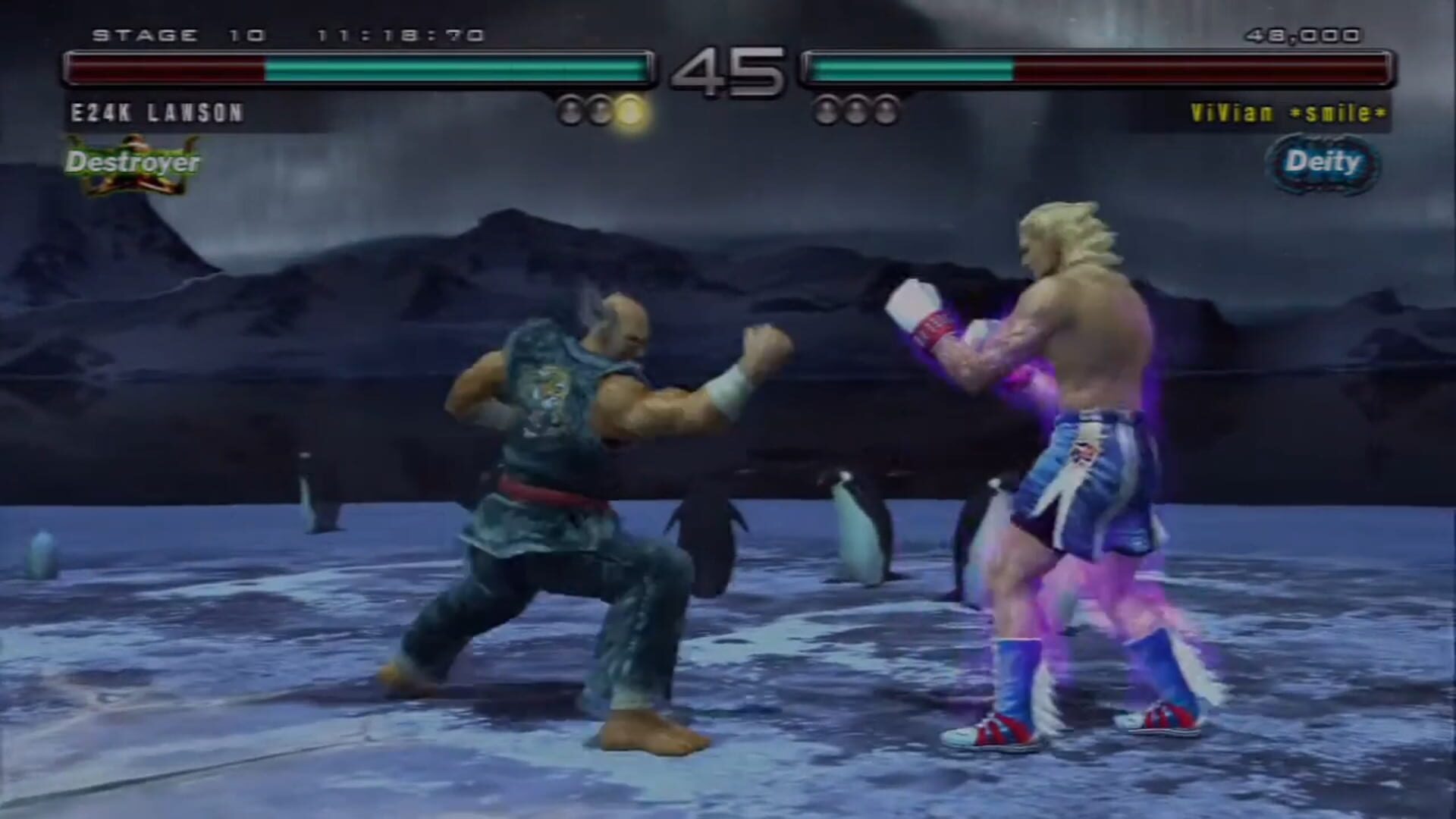Select the Destroyer rank badge
Image resolution: width=1456 pixels, height=819 pixels.
(x=133, y=162)
